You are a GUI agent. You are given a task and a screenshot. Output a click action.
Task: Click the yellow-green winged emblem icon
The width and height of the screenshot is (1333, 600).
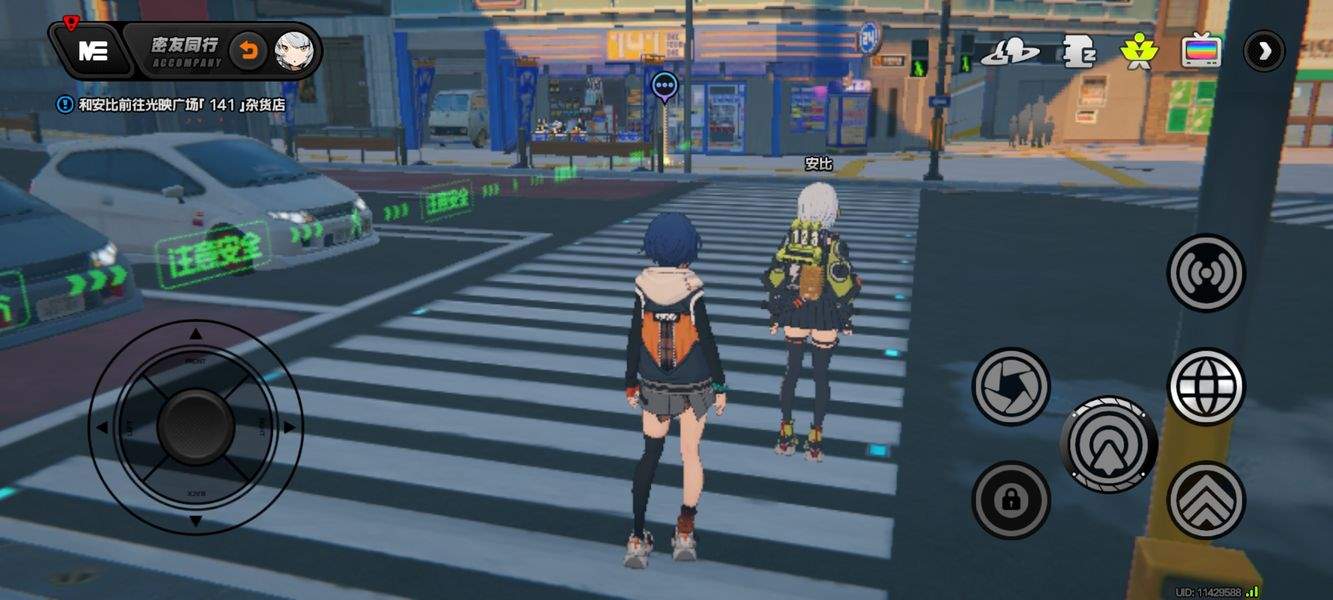(x=1137, y=52)
